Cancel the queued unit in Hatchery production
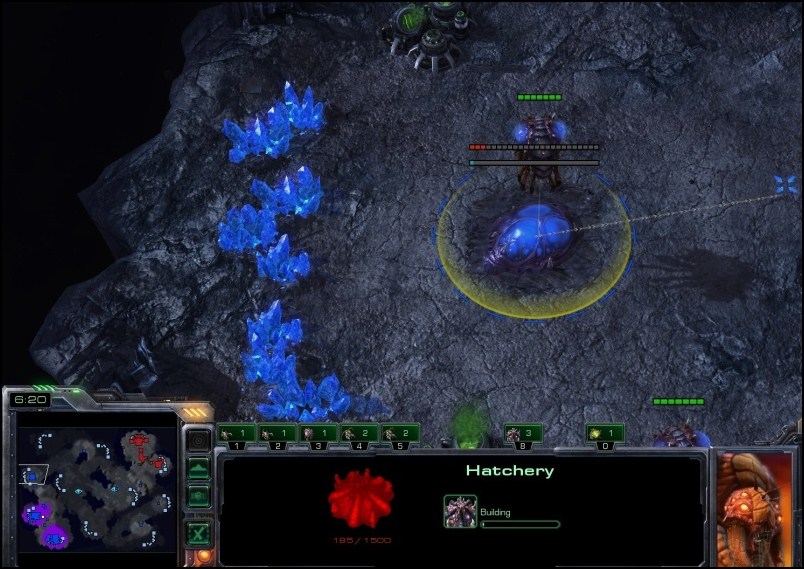804x569 pixels. 460,510
